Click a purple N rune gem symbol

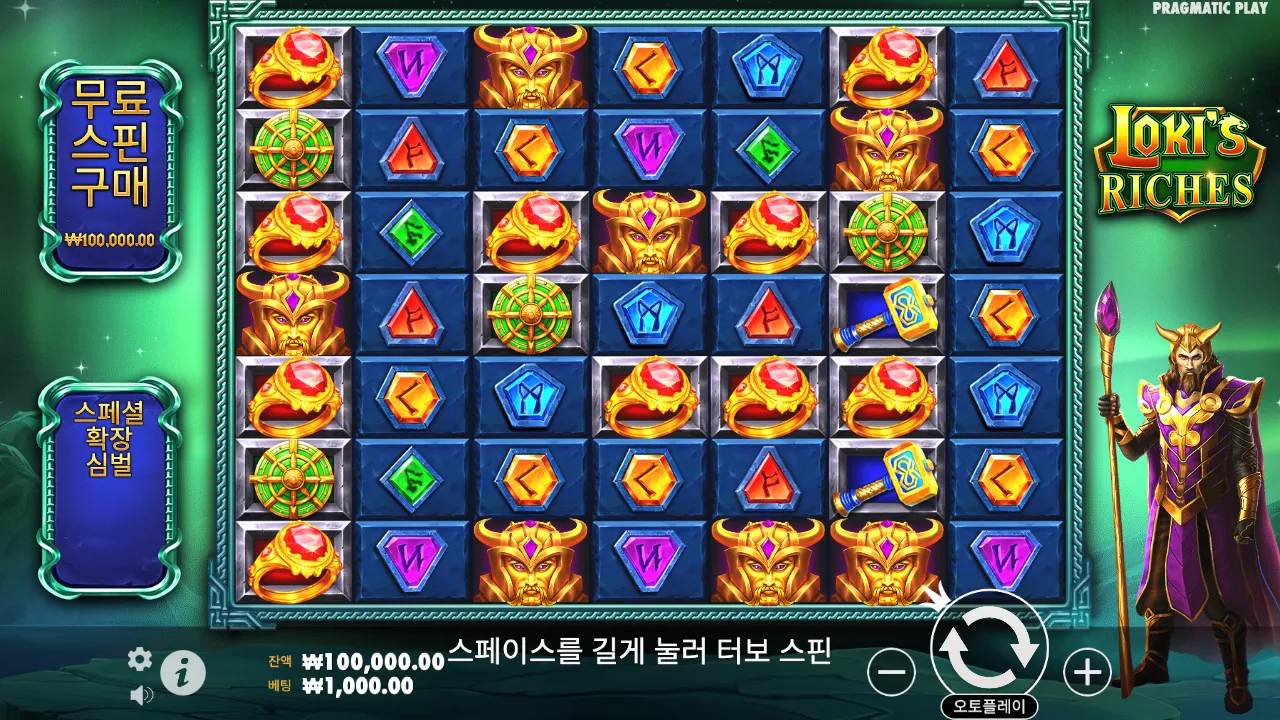413,65
